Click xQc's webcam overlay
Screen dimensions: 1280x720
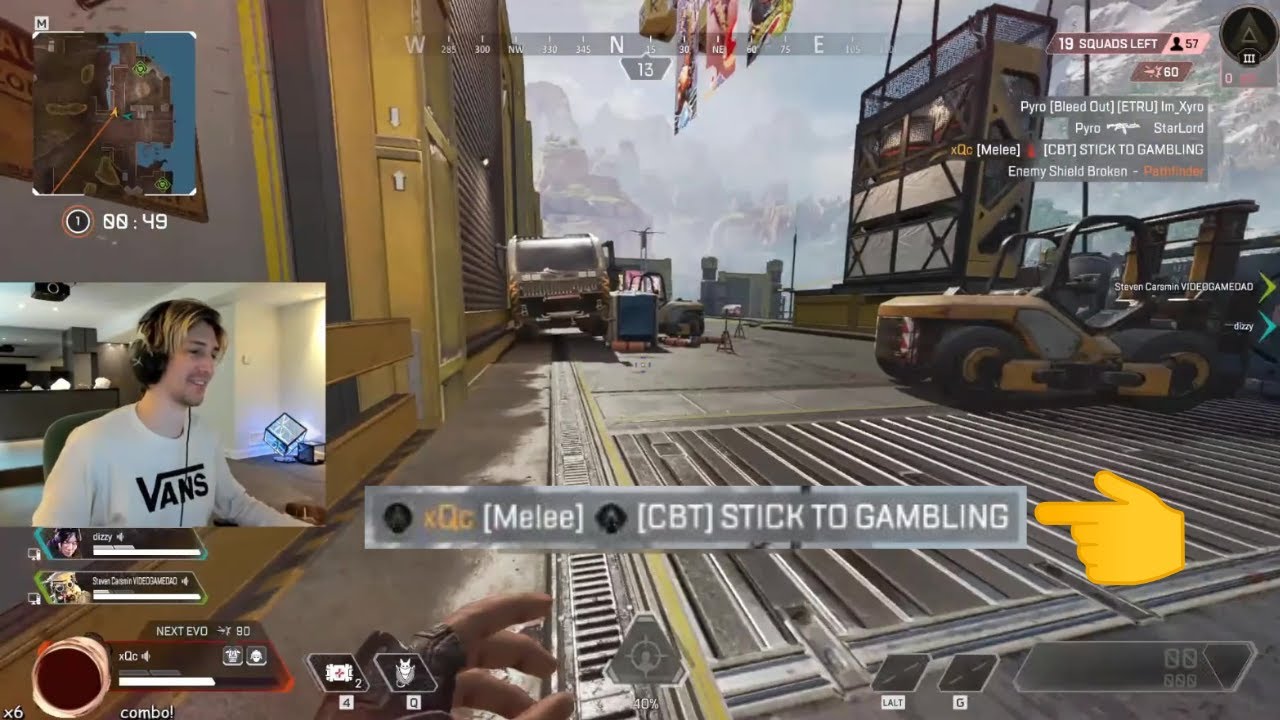163,404
